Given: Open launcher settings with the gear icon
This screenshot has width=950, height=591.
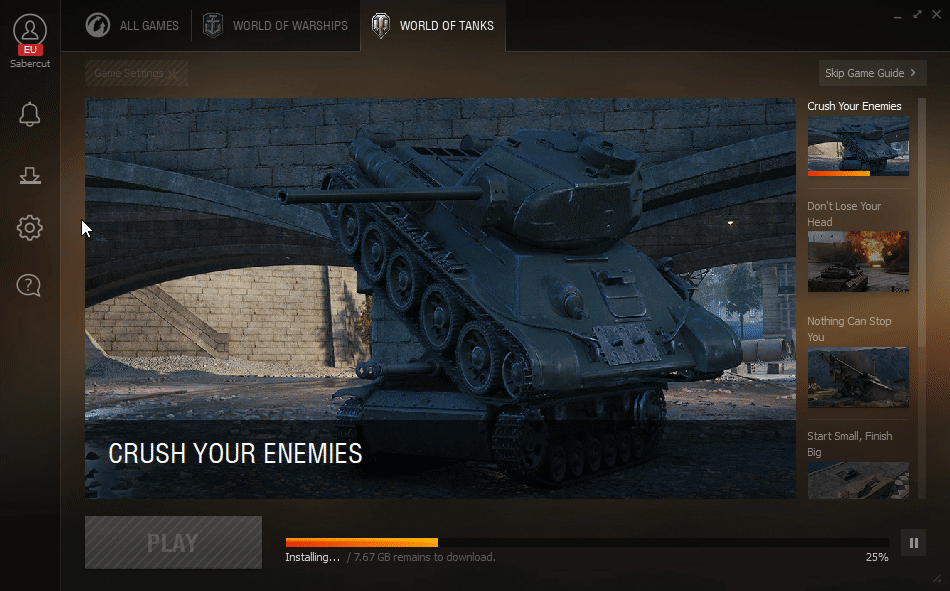Looking at the screenshot, I should tap(30, 229).
